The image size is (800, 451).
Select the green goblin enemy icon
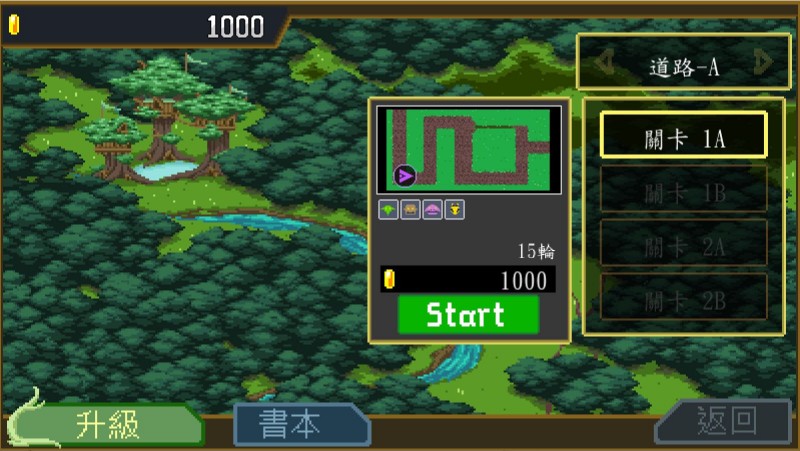coord(388,209)
